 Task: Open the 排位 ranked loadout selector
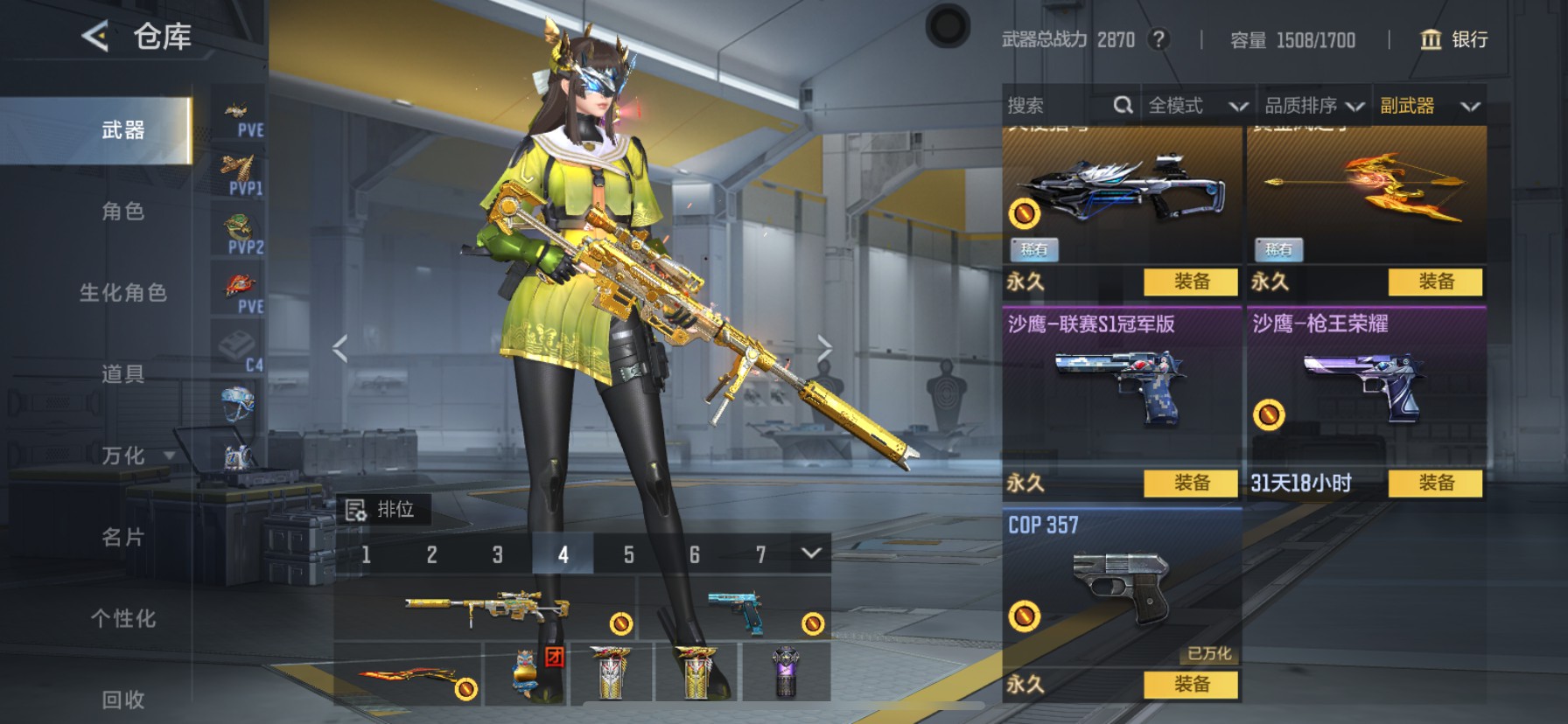tap(382, 509)
